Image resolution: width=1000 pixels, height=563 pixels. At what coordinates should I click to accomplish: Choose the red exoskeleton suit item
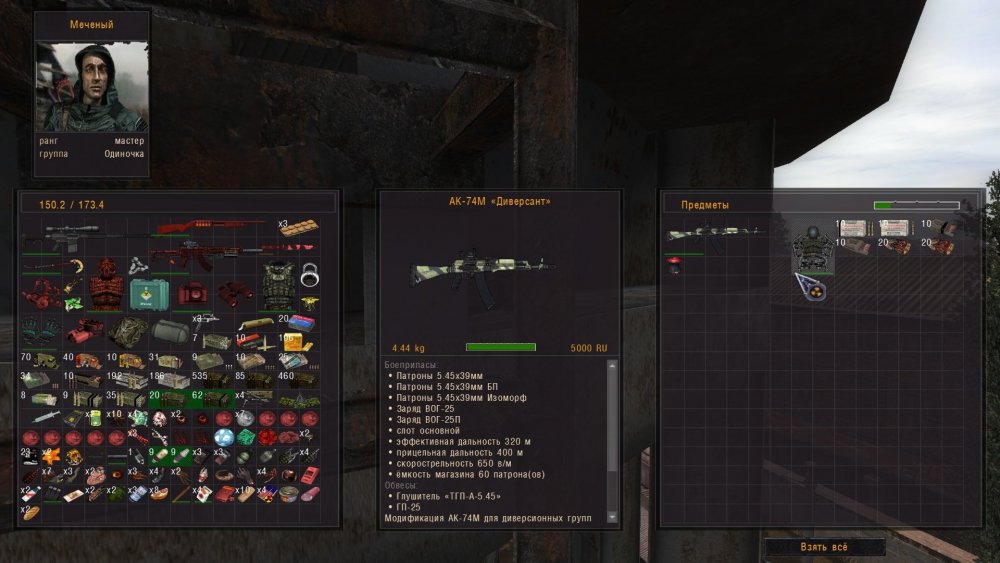[x=104, y=288]
